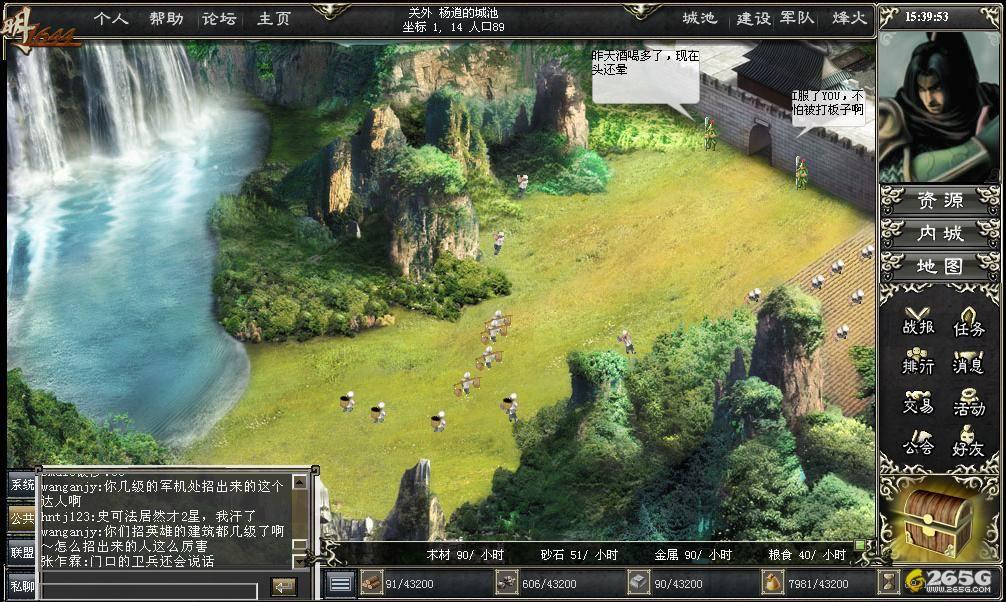This screenshot has width=1006, height=602.
Task: Open the 个人 (Personal) menu
Action: tap(111, 18)
